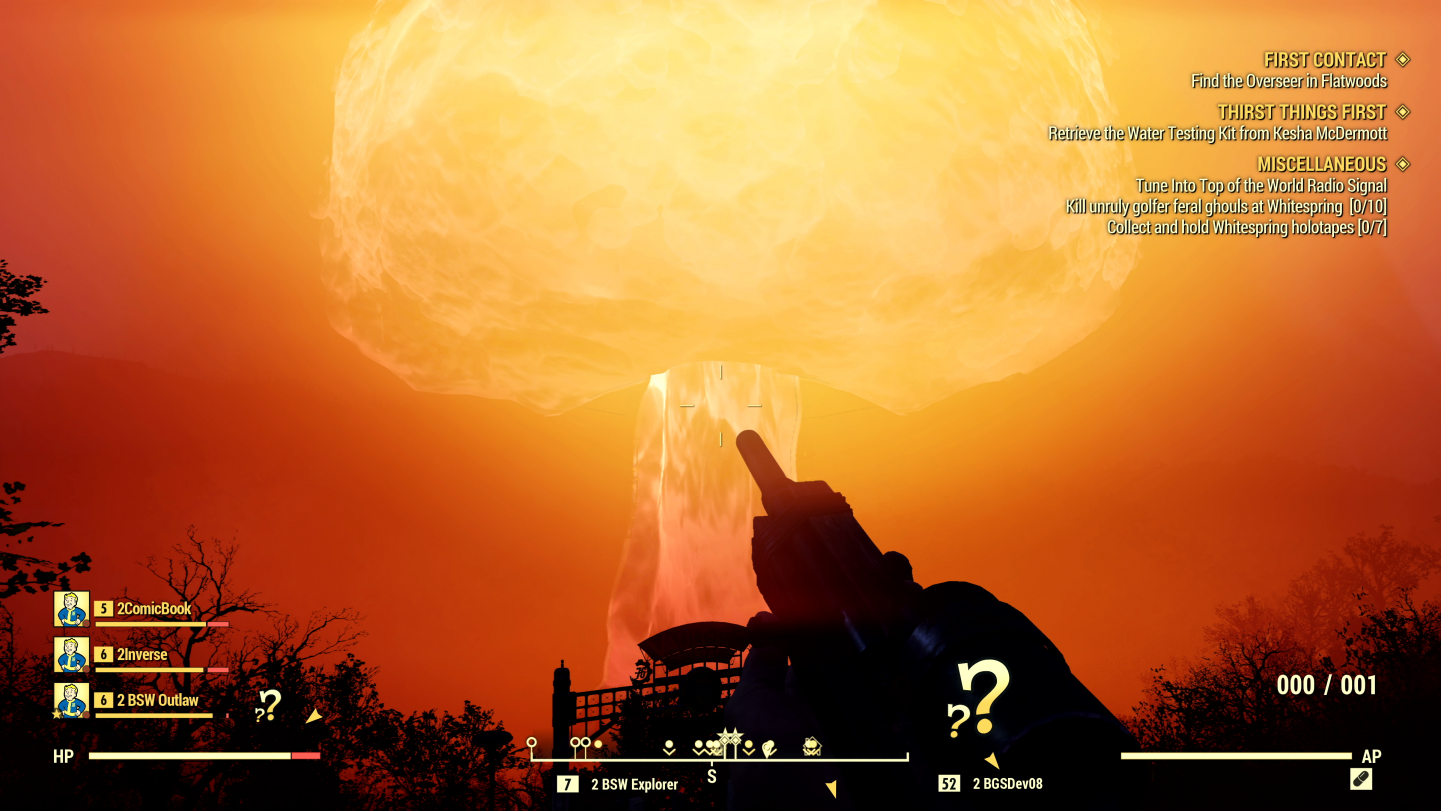Open the Miscellaneous objectives header
This screenshot has height=811, width=1441.
pyautogui.click(x=1321, y=164)
